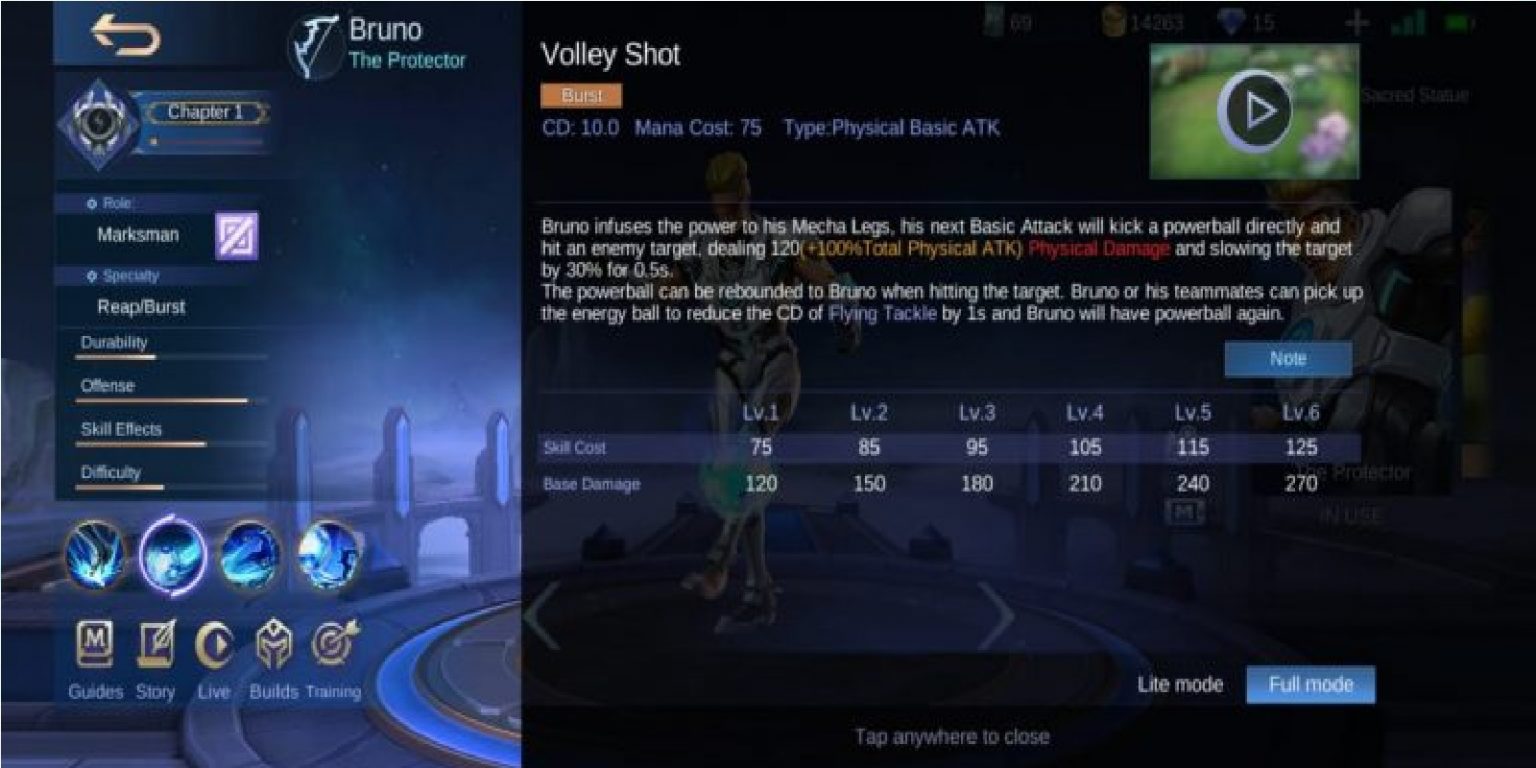
Task: Expand the Chapter 1 selector
Action: (205, 113)
